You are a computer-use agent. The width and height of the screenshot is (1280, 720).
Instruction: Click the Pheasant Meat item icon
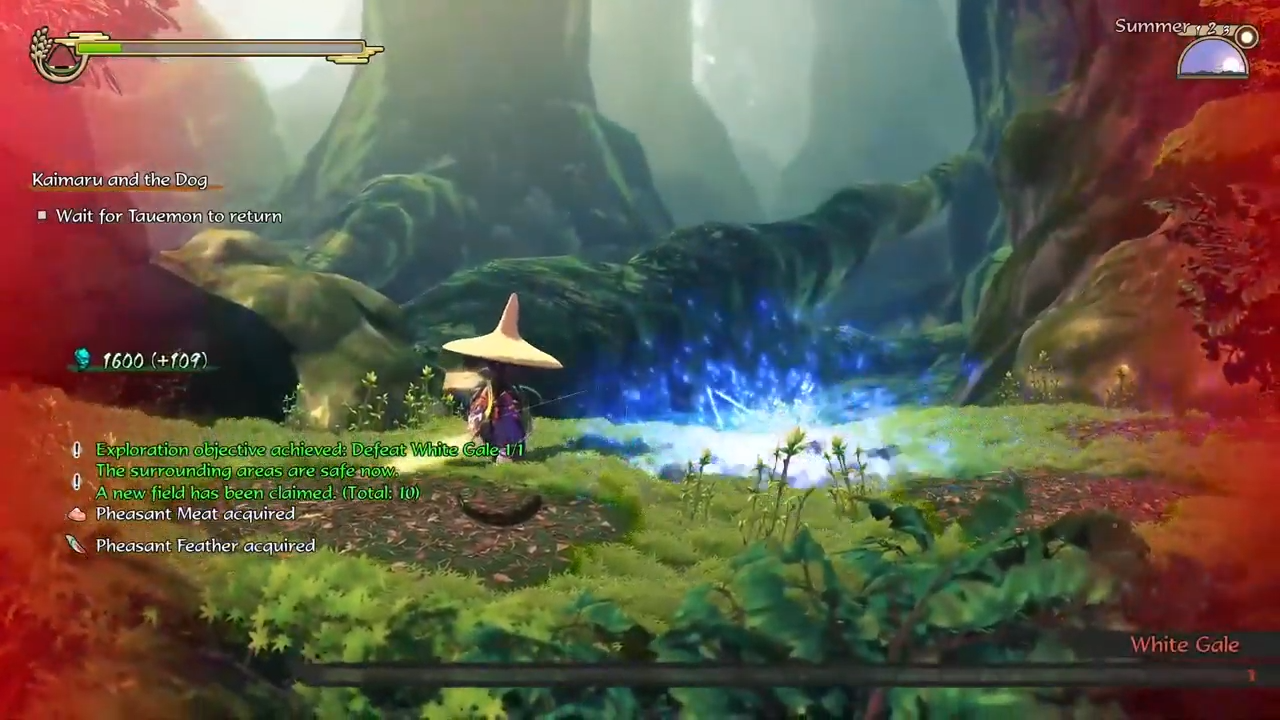(76, 513)
